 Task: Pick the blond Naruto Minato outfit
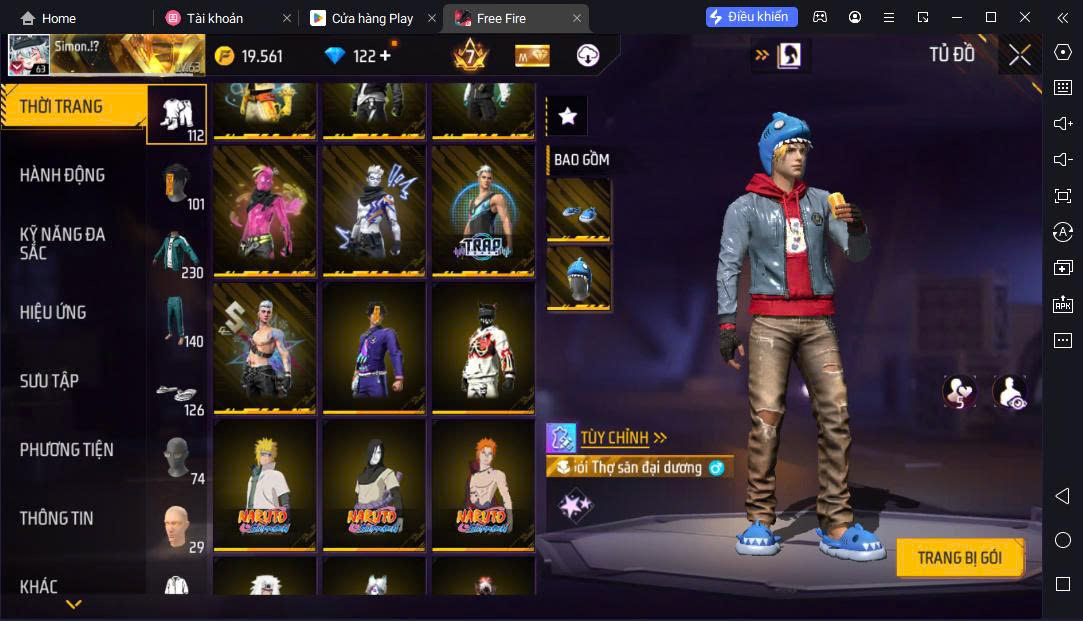tap(265, 484)
